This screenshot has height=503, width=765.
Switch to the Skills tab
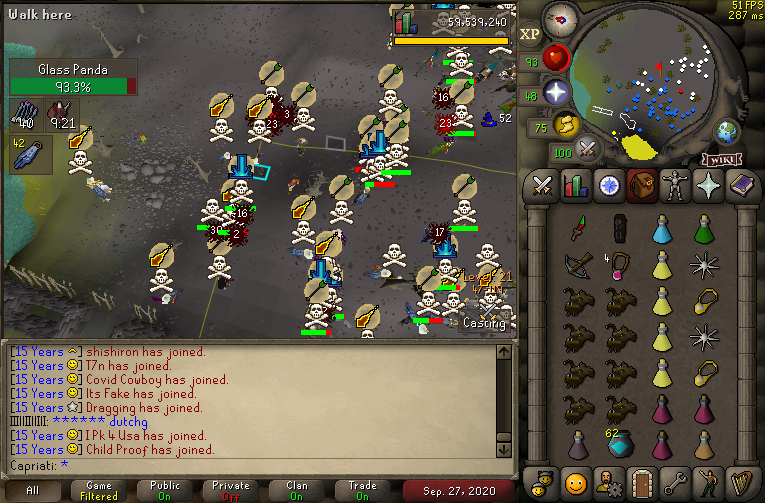[575, 186]
